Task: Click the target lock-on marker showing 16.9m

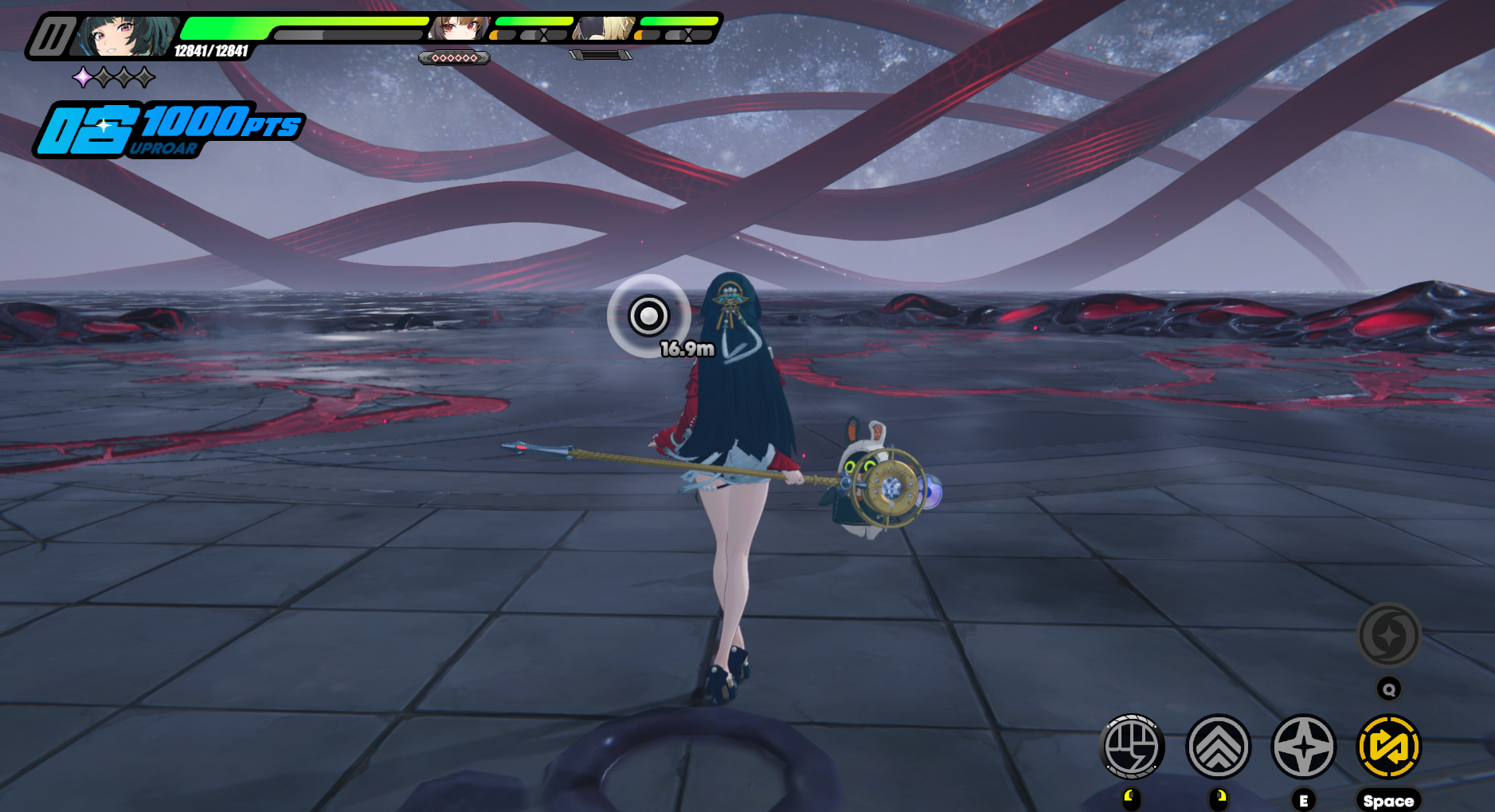Action: point(648,316)
